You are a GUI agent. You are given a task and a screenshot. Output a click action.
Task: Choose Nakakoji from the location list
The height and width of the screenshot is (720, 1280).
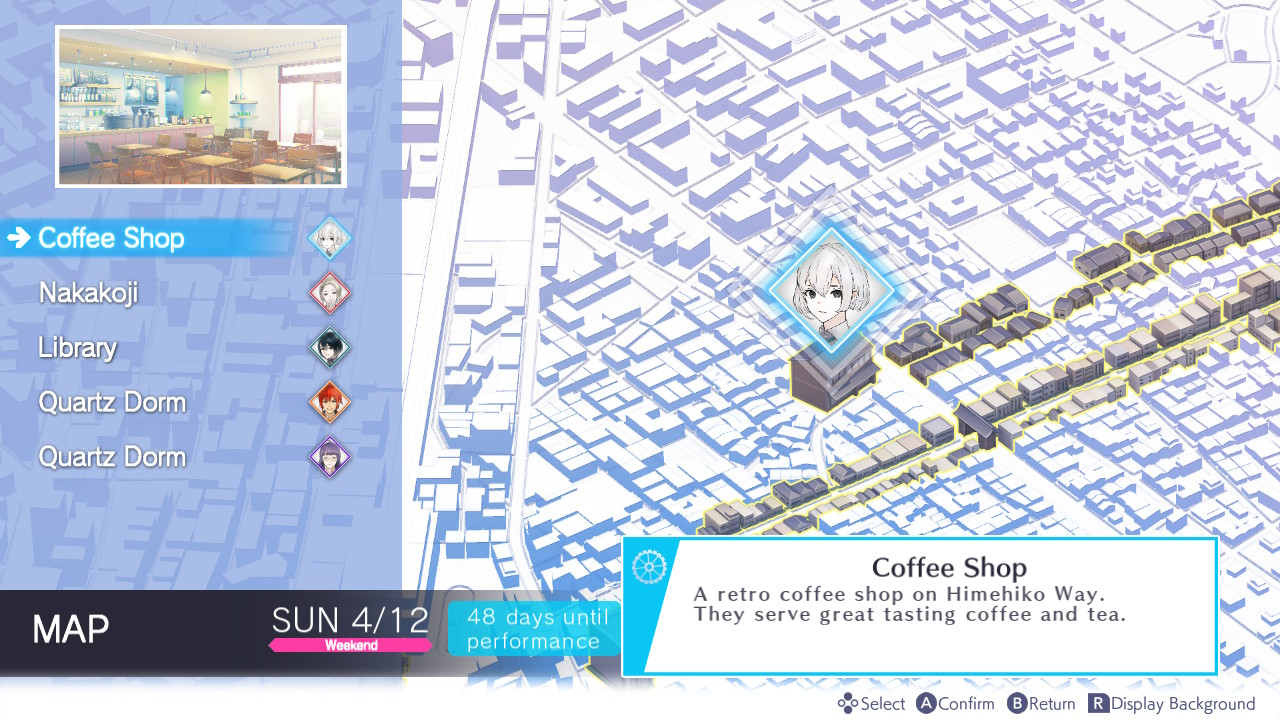(x=88, y=293)
